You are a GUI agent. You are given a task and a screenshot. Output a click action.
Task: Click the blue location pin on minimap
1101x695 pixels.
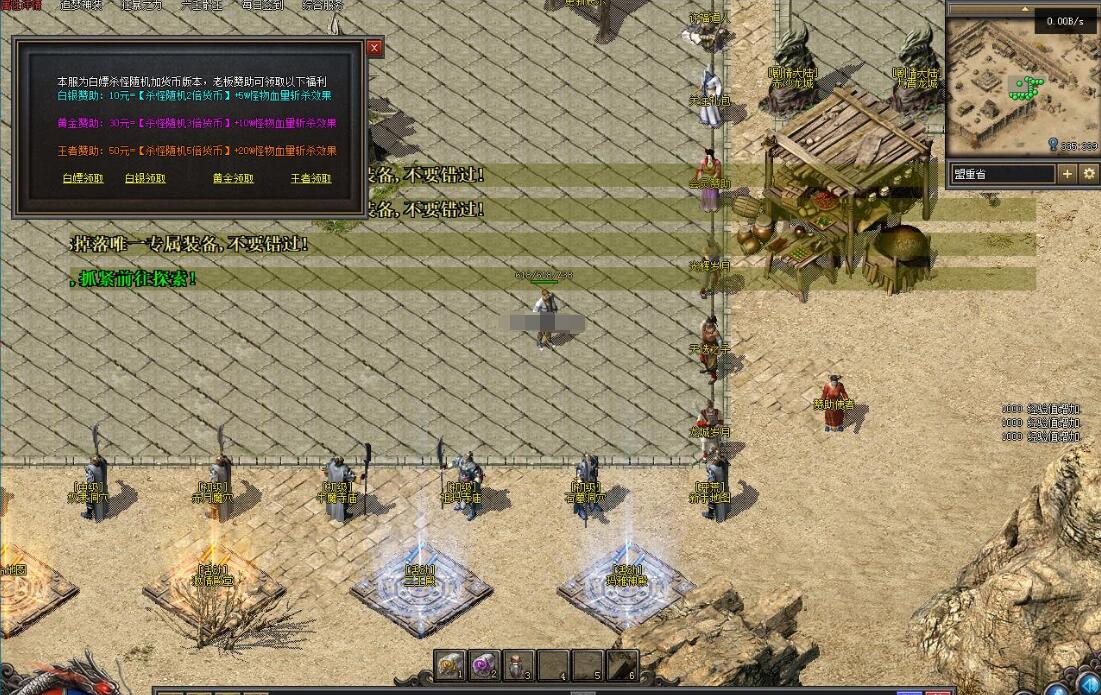click(1054, 146)
